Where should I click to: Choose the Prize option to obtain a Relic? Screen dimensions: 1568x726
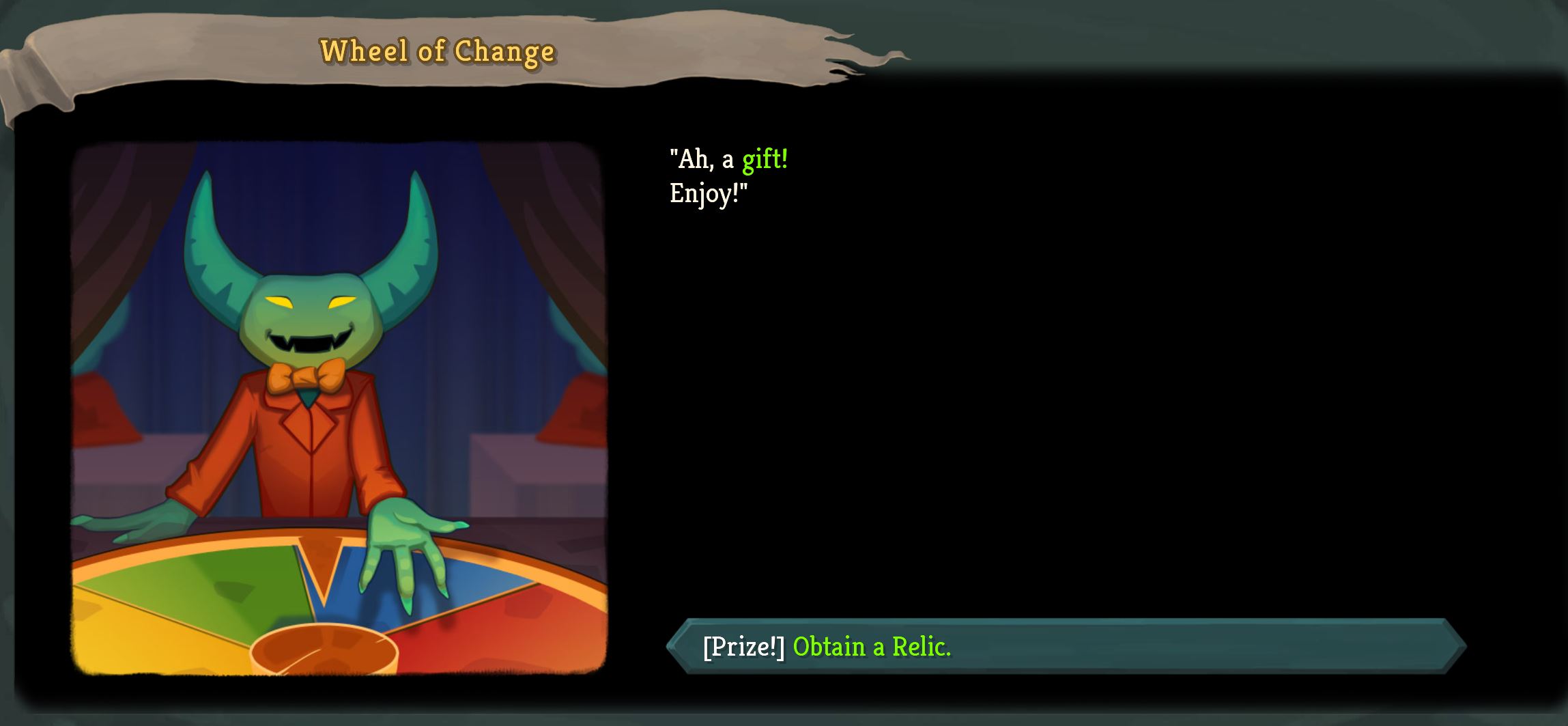click(1065, 646)
